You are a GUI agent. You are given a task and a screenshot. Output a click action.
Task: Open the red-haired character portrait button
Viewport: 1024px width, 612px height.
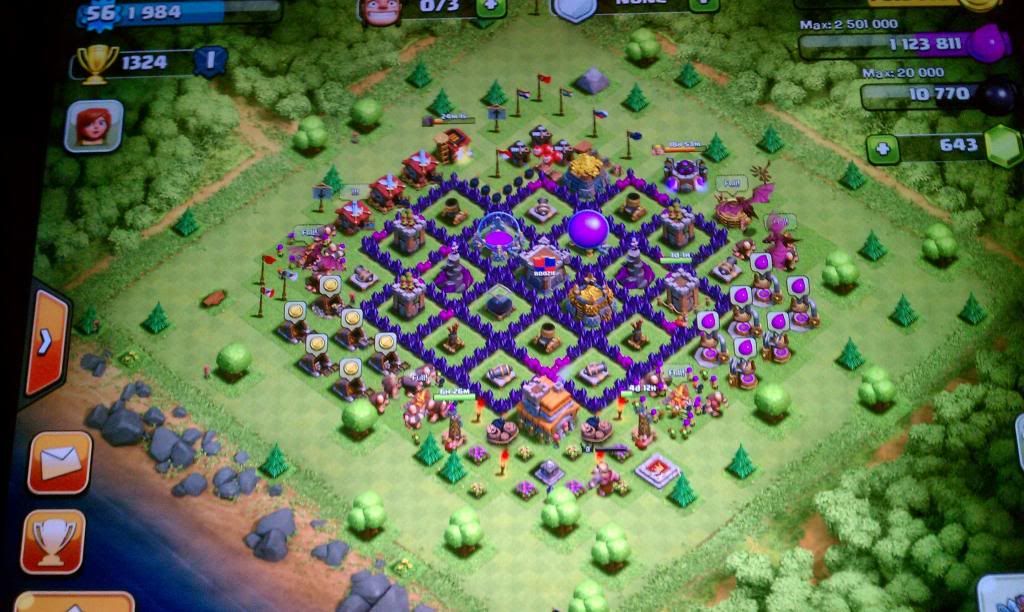coord(93,126)
